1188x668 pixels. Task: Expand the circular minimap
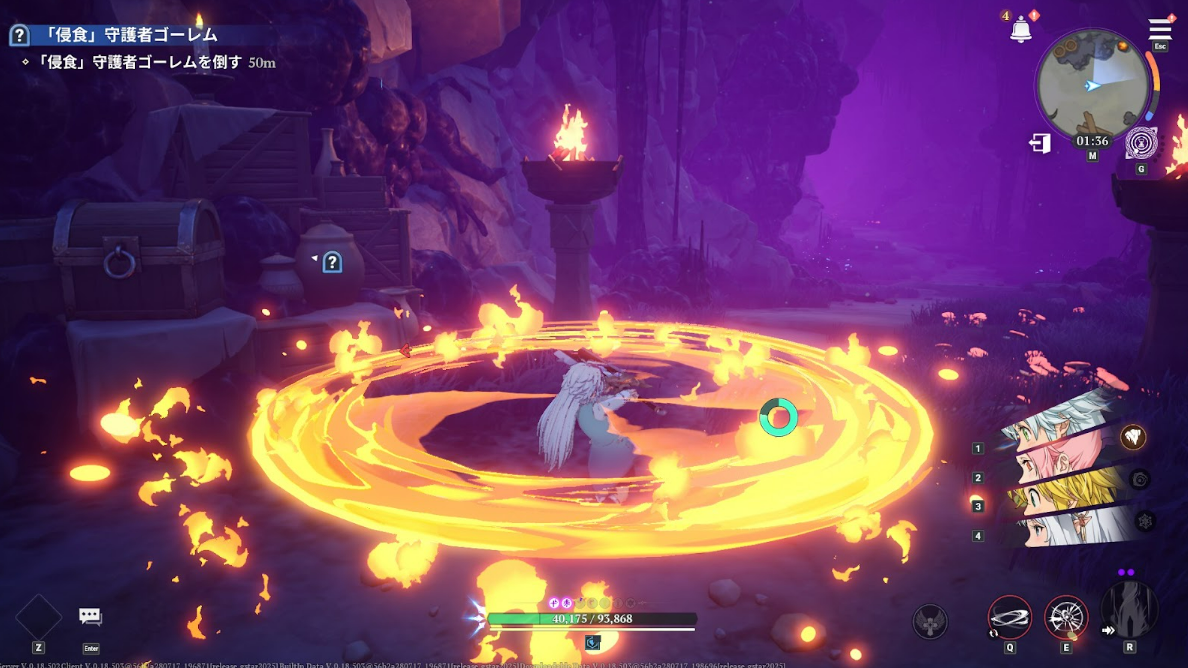(1092, 84)
